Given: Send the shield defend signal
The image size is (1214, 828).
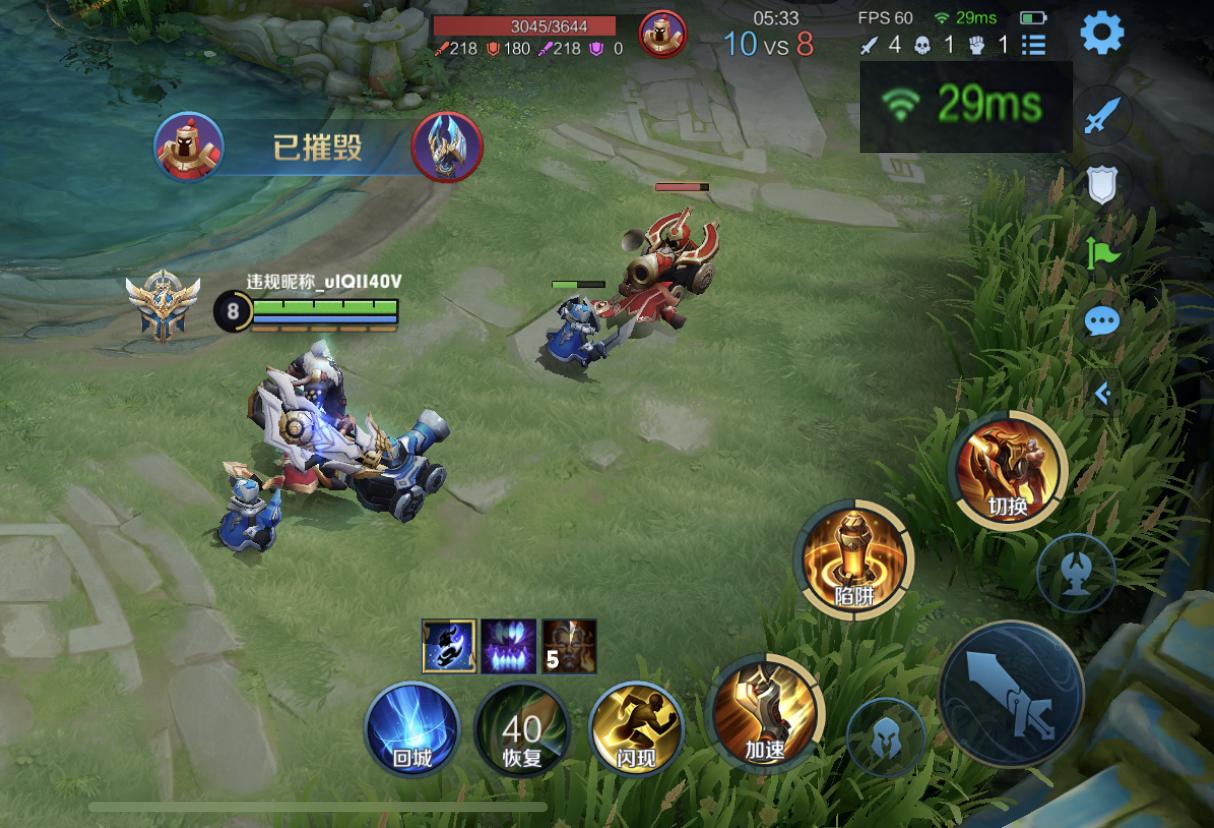Looking at the screenshot, I should click(x=1102, y=184).
